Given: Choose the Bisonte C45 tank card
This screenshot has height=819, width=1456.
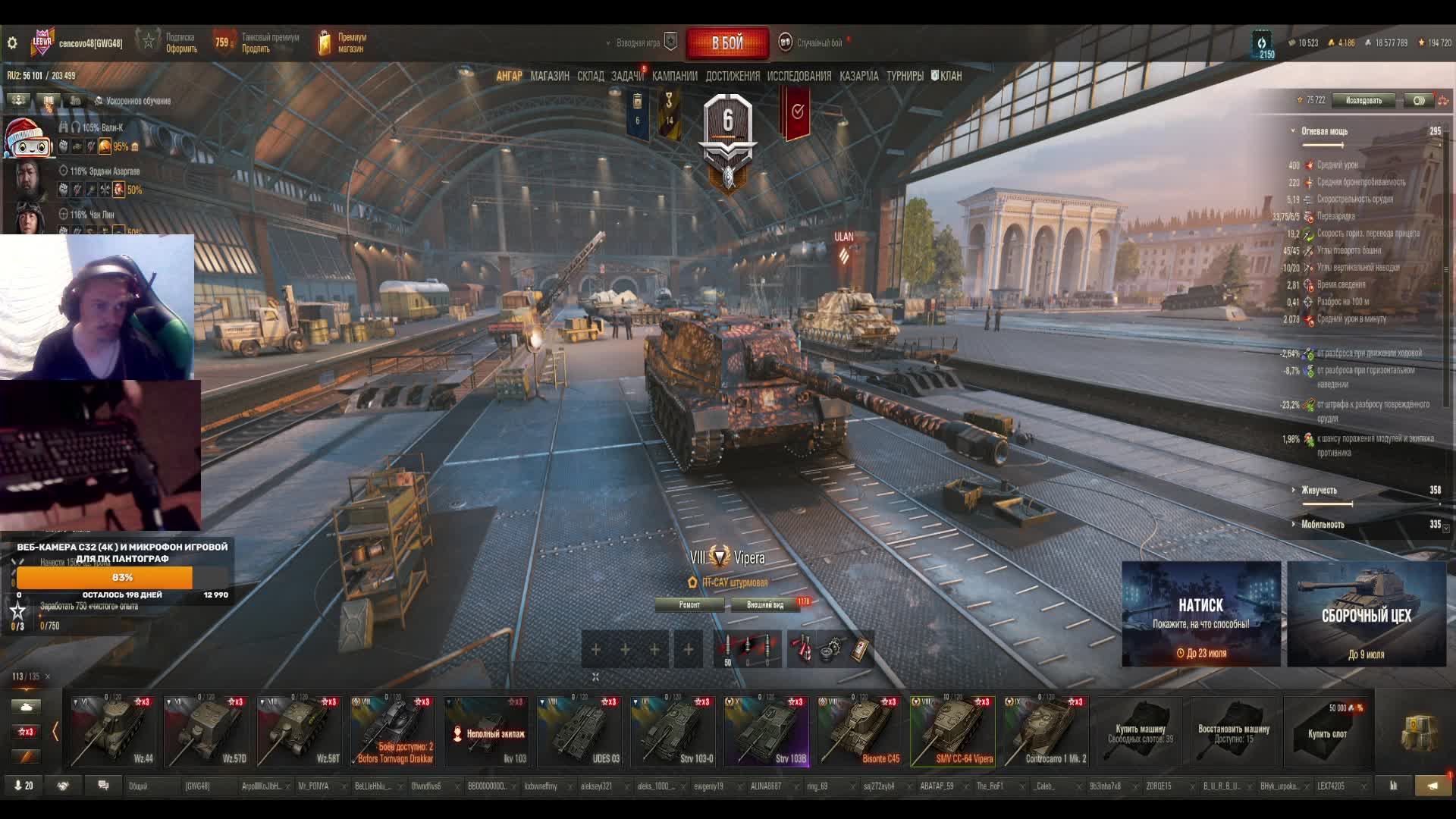Looking at the screenshot, I should 859,731.
